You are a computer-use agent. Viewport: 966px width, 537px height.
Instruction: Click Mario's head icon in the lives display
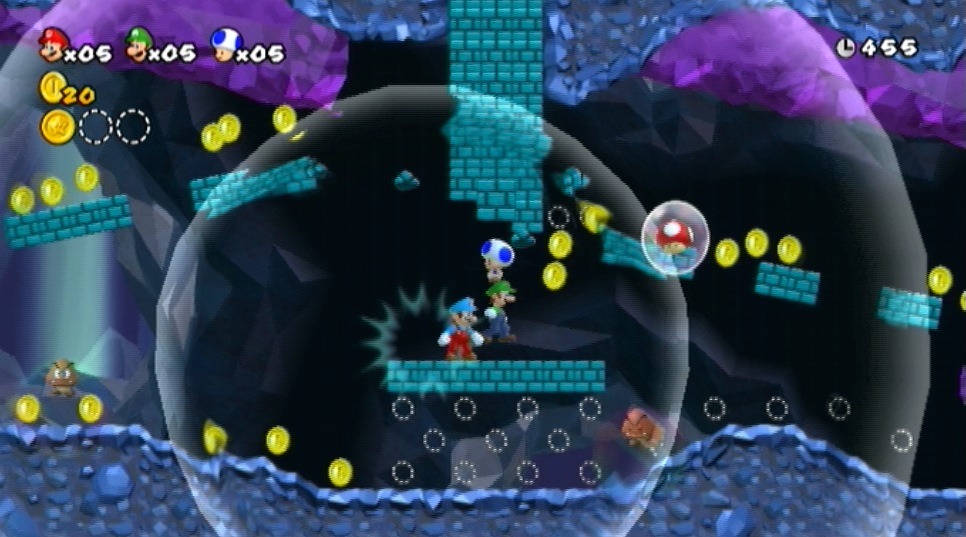(x=50, y=44)
